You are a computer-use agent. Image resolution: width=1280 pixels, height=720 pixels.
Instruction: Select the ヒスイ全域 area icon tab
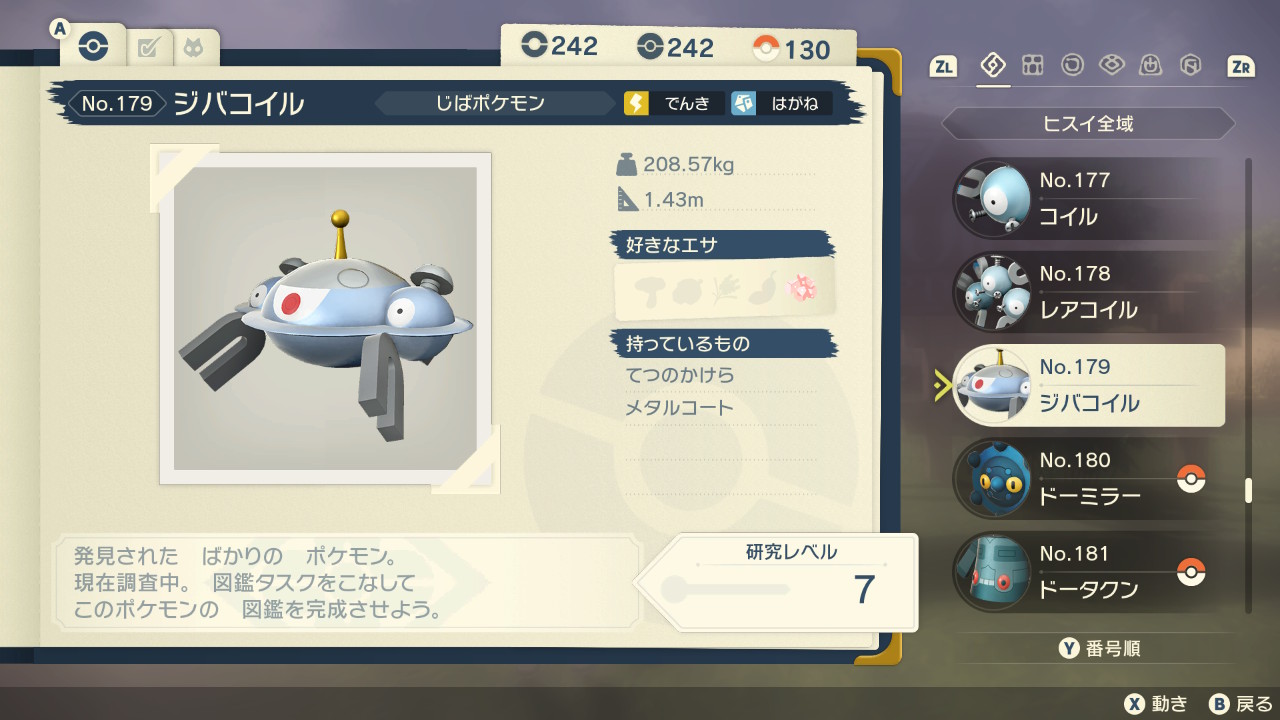[x=993, y=66]
